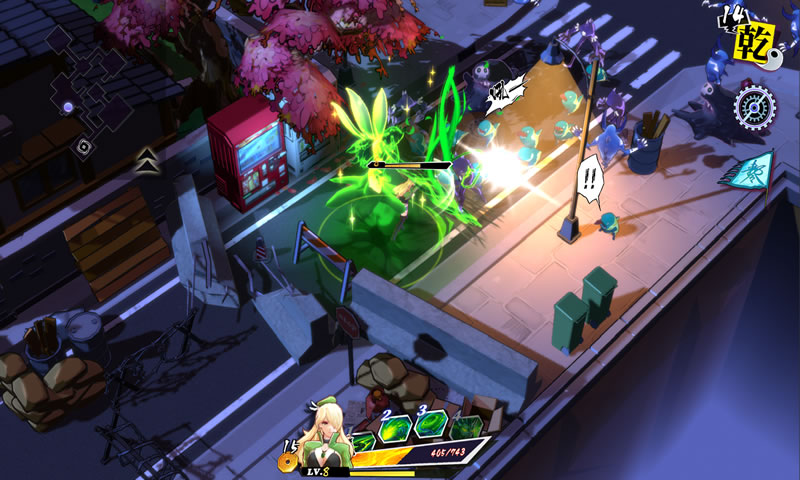Activate skill slot 3 green vortex
The image size is (800, 480).
pyautogui.click(x=432, y=424)
